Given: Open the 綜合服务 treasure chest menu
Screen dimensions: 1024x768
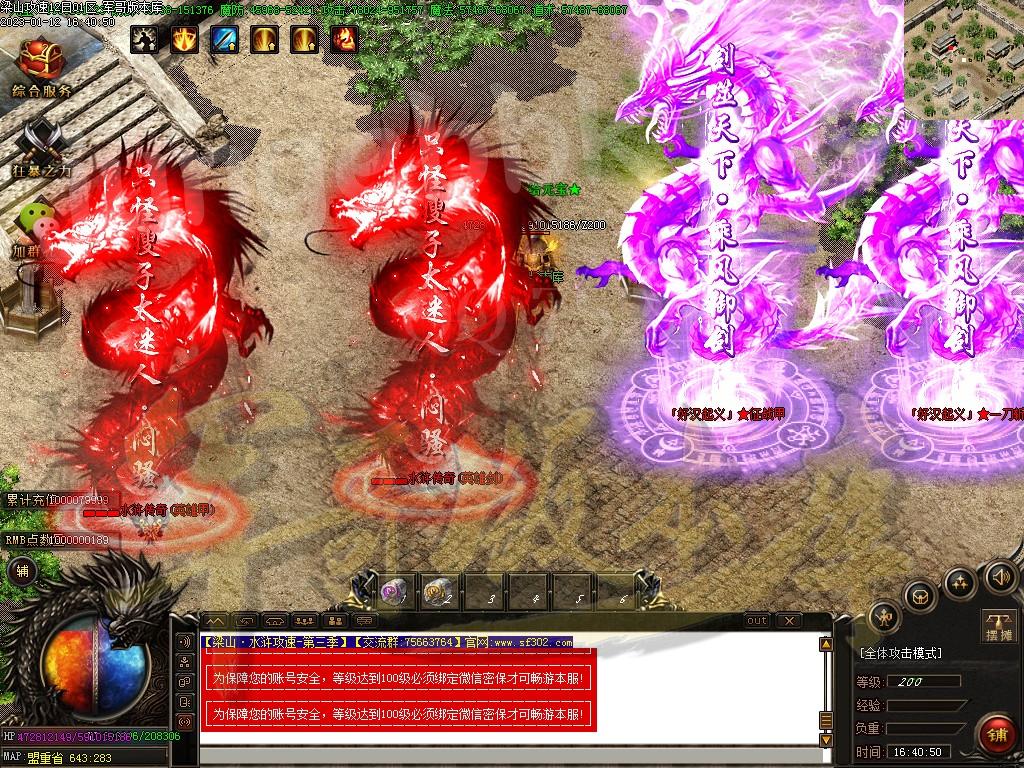Looking at the screenshot, I should [x=41, y=60].
